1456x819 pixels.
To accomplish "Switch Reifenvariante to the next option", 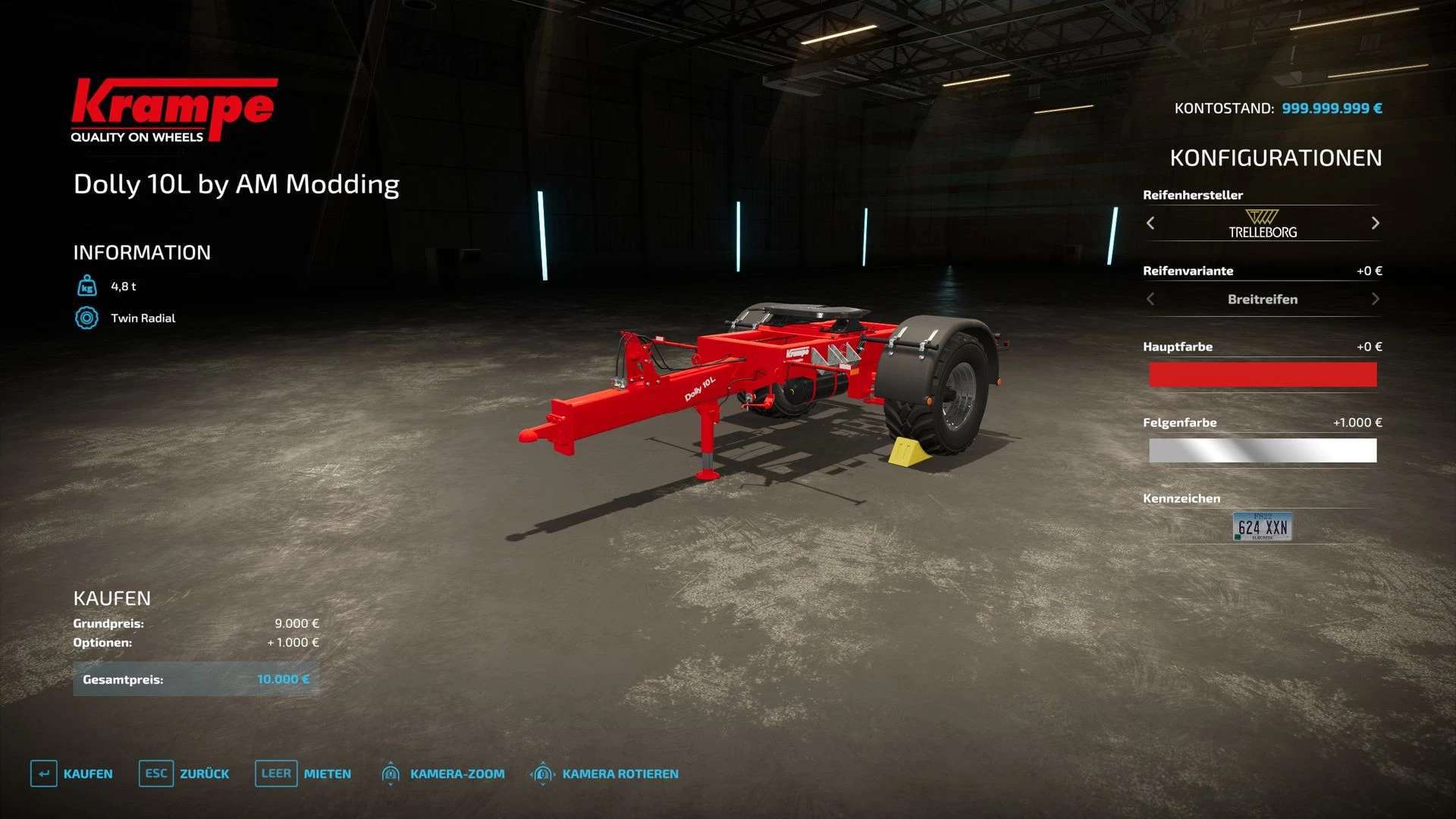I will click(1375, 300).
